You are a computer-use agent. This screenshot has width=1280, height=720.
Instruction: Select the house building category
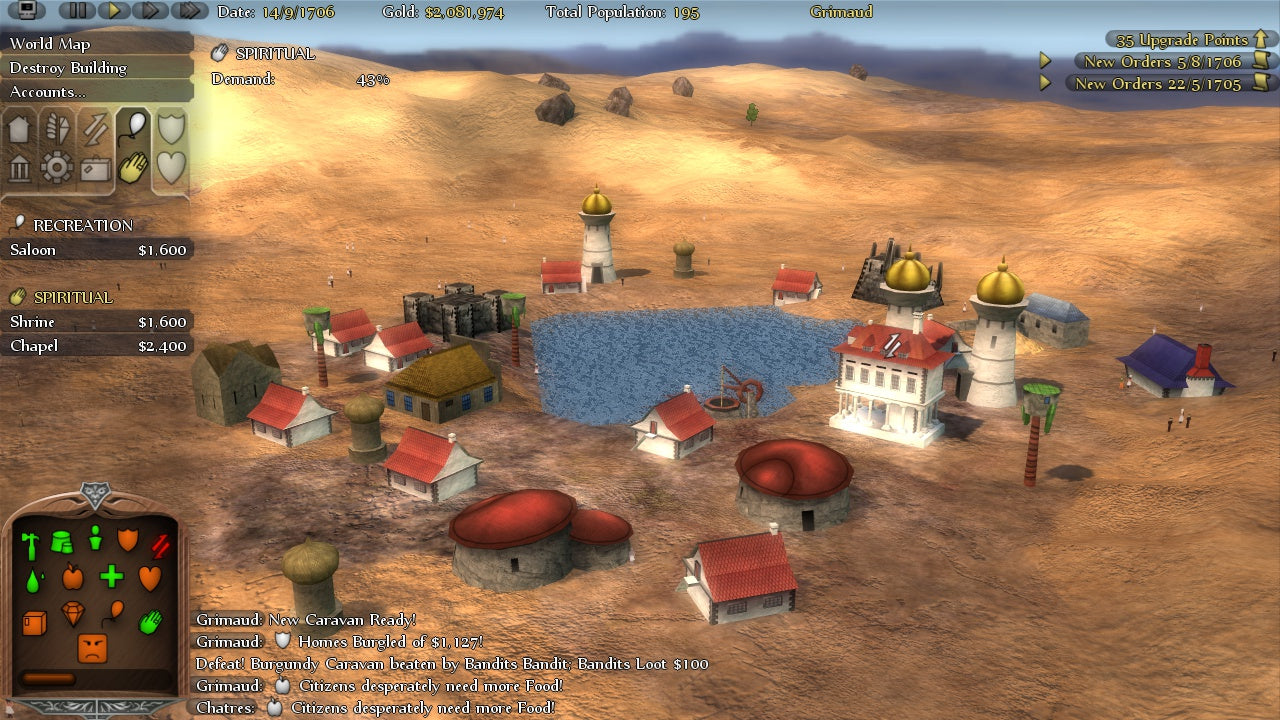pyautogui.click(x=20, y=130)
